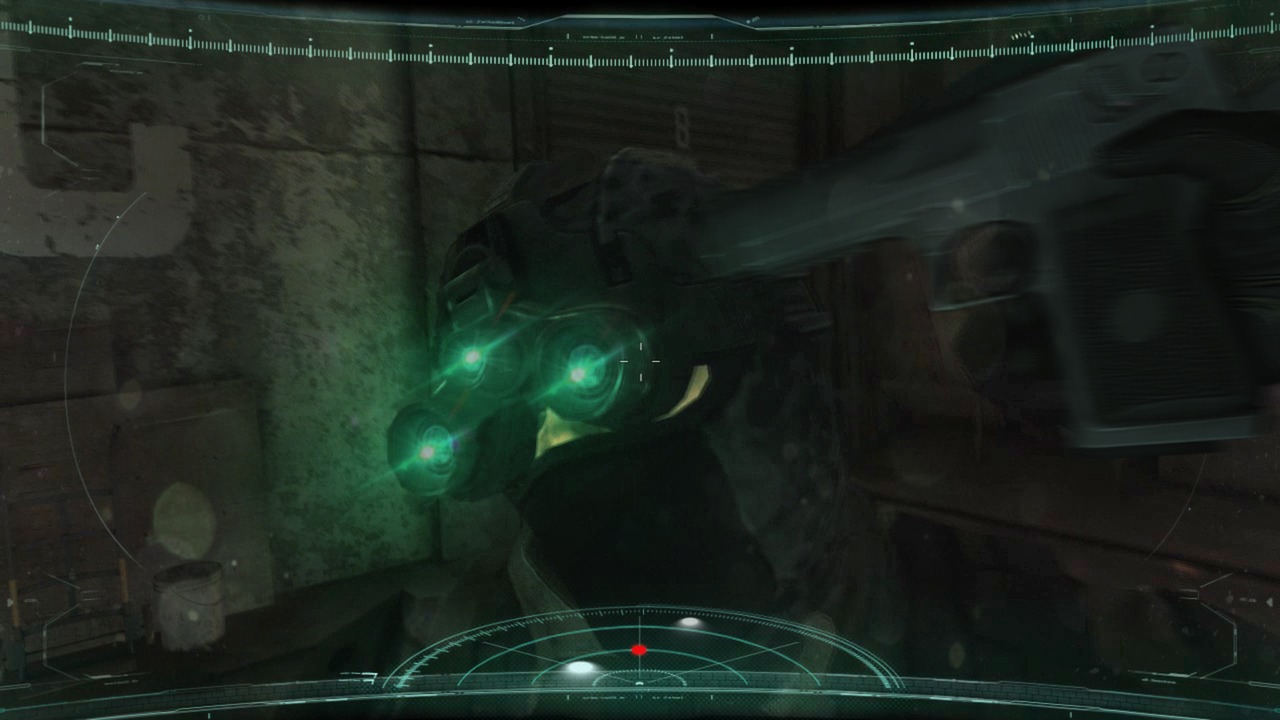Click the radar's center player marker

coord(639,683)
